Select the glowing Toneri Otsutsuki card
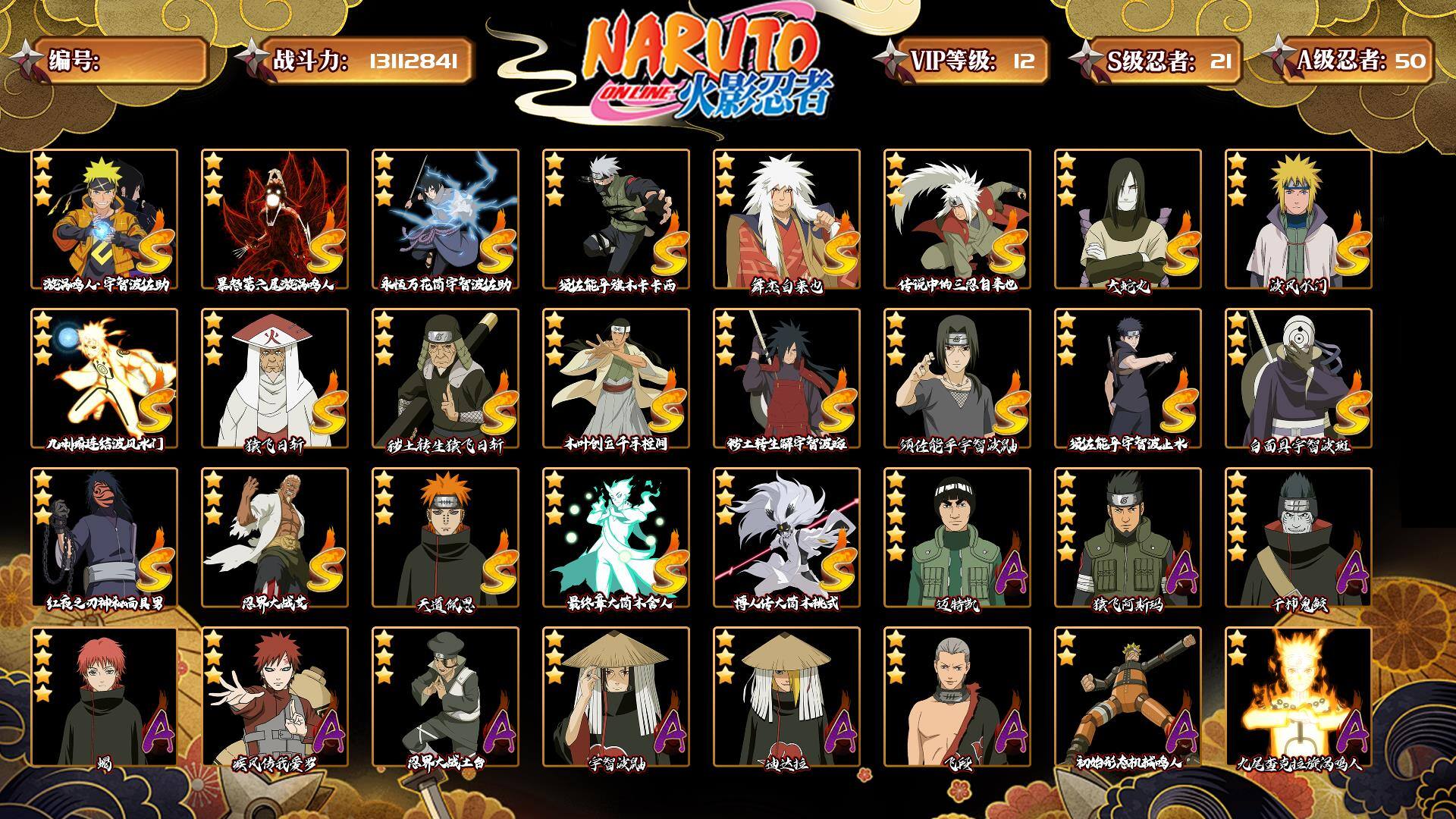1456x819 pixels. (616, 537)
